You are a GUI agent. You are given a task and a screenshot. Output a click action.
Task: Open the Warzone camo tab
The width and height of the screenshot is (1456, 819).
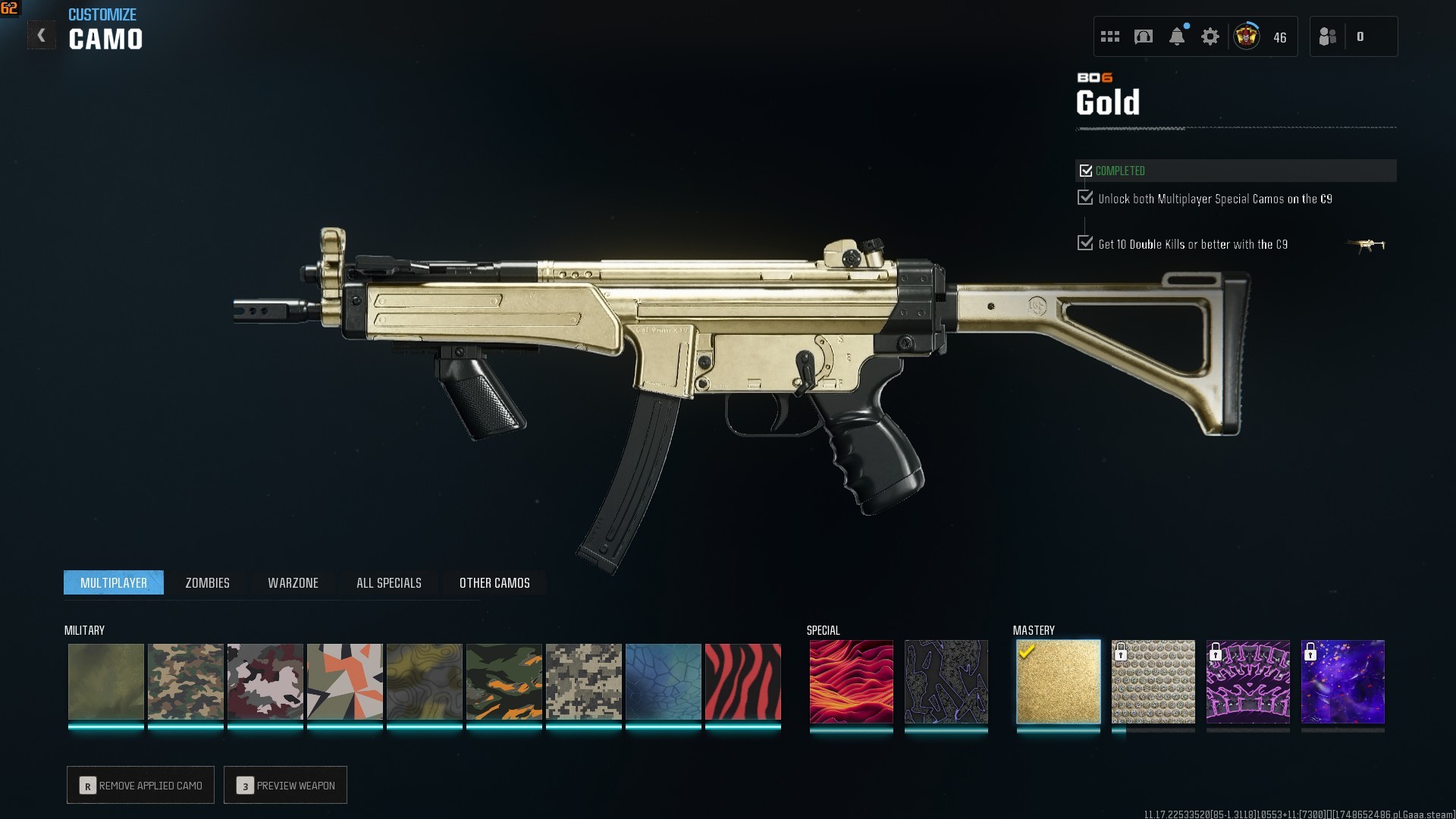[x=293, y=582]
